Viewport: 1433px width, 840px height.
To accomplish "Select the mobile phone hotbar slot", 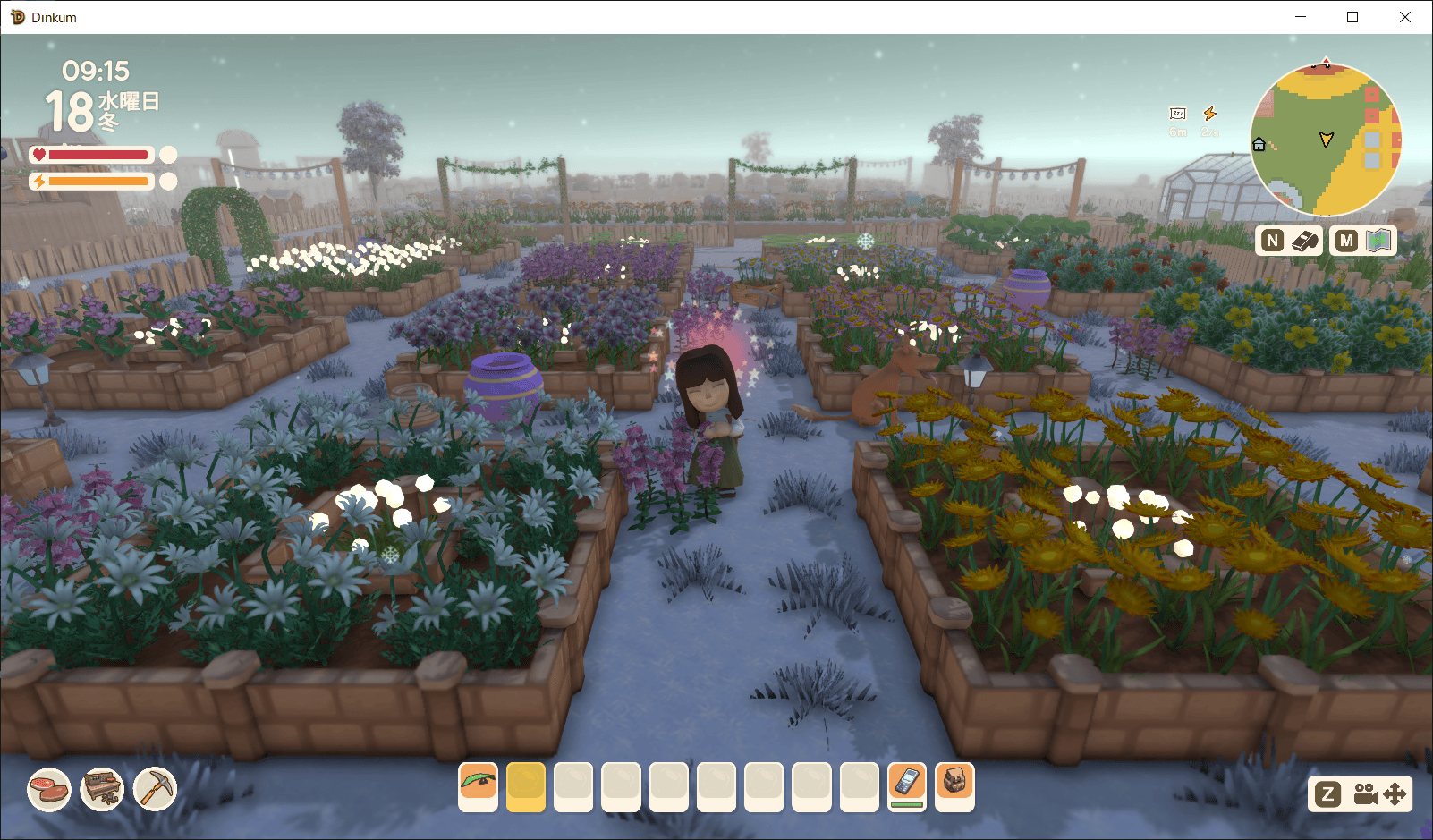I will pyautogui.click(x=906, y=785).
